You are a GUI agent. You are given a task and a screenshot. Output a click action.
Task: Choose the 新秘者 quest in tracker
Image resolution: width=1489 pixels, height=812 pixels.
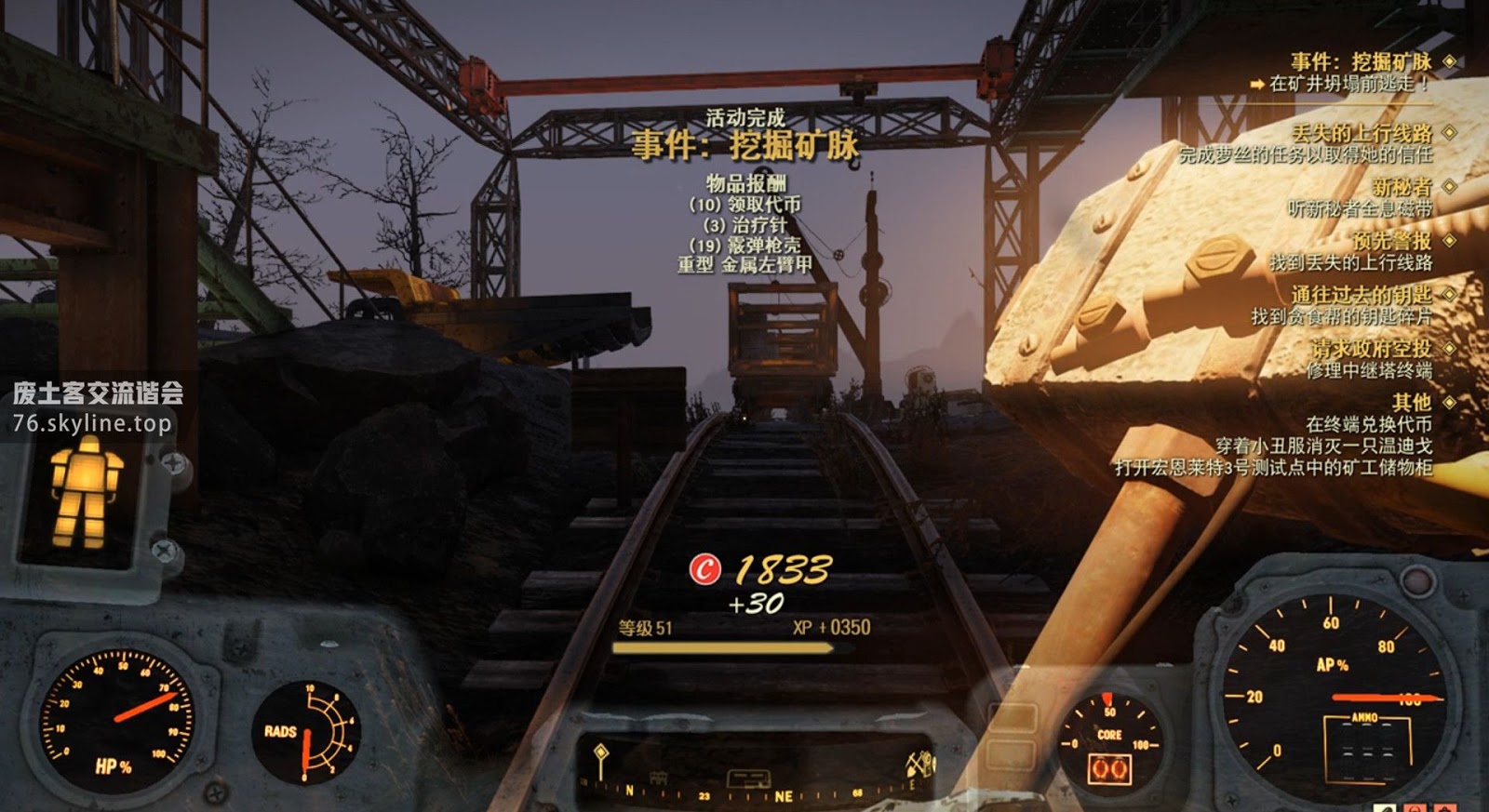[x=1402, y=187]
